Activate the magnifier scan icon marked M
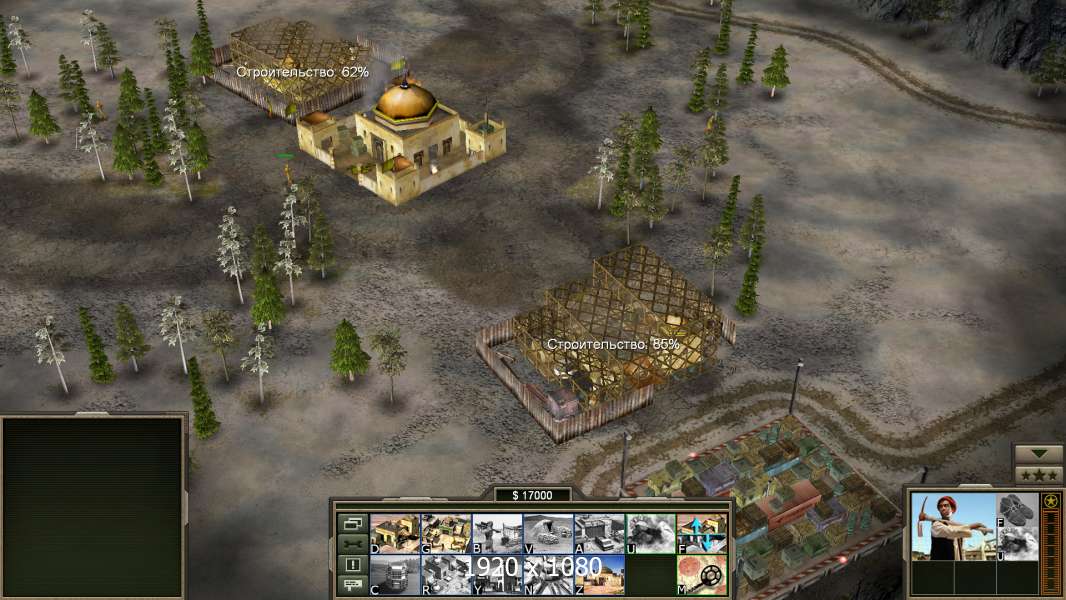 click(x=701, y=575)
